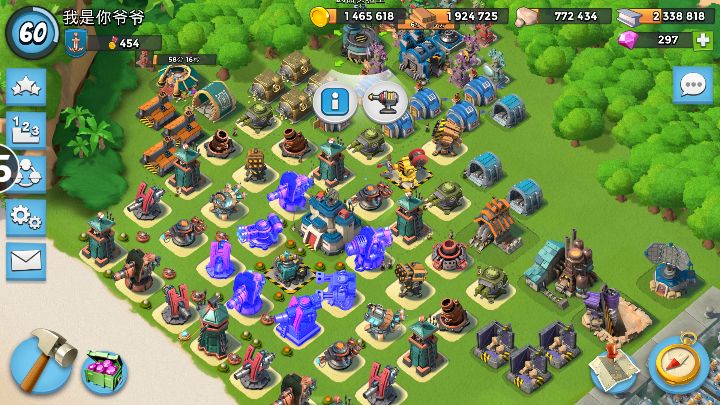
Task: Open the chat speech bubble
Action: pyautogui.click(x=692, y=85)
